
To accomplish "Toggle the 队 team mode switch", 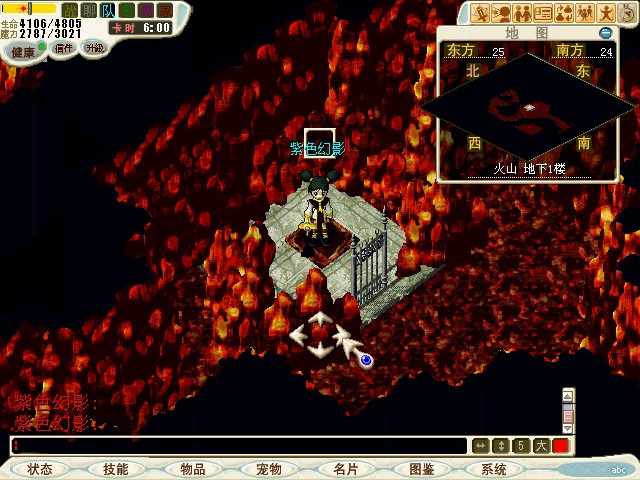I will click(x=107, y=11).
